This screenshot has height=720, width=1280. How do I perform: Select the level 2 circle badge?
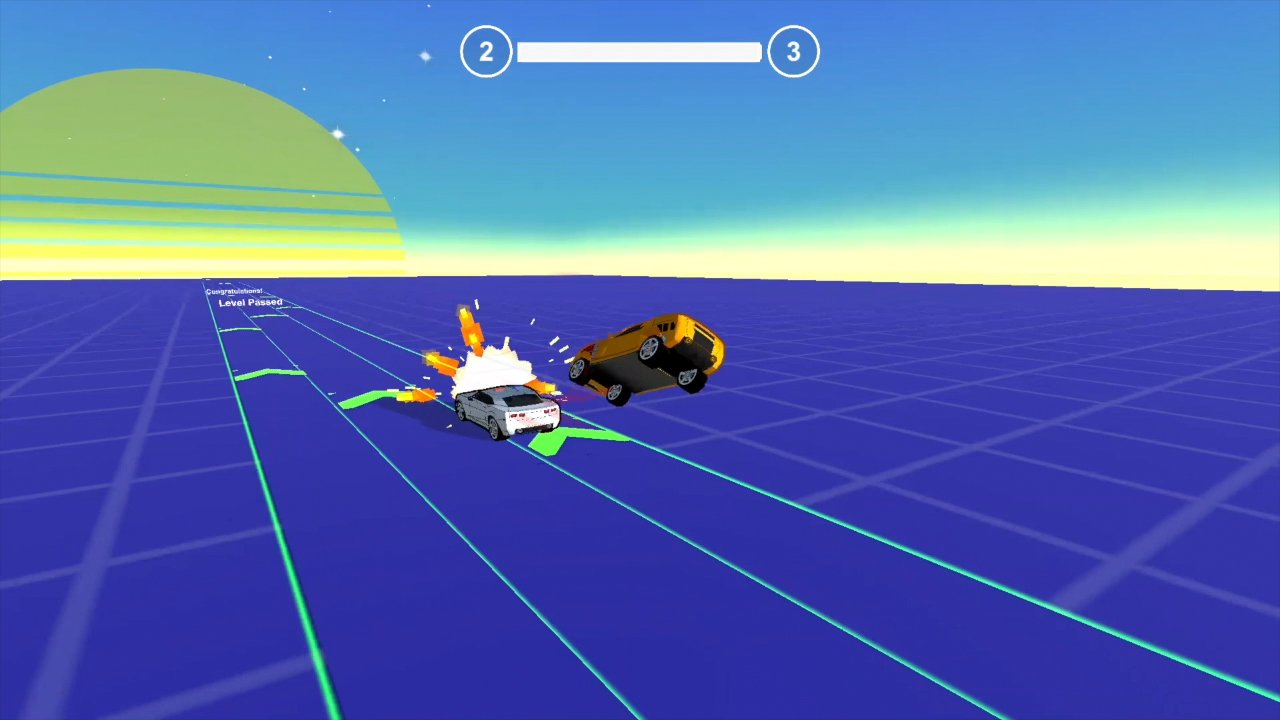pos(486,51)
